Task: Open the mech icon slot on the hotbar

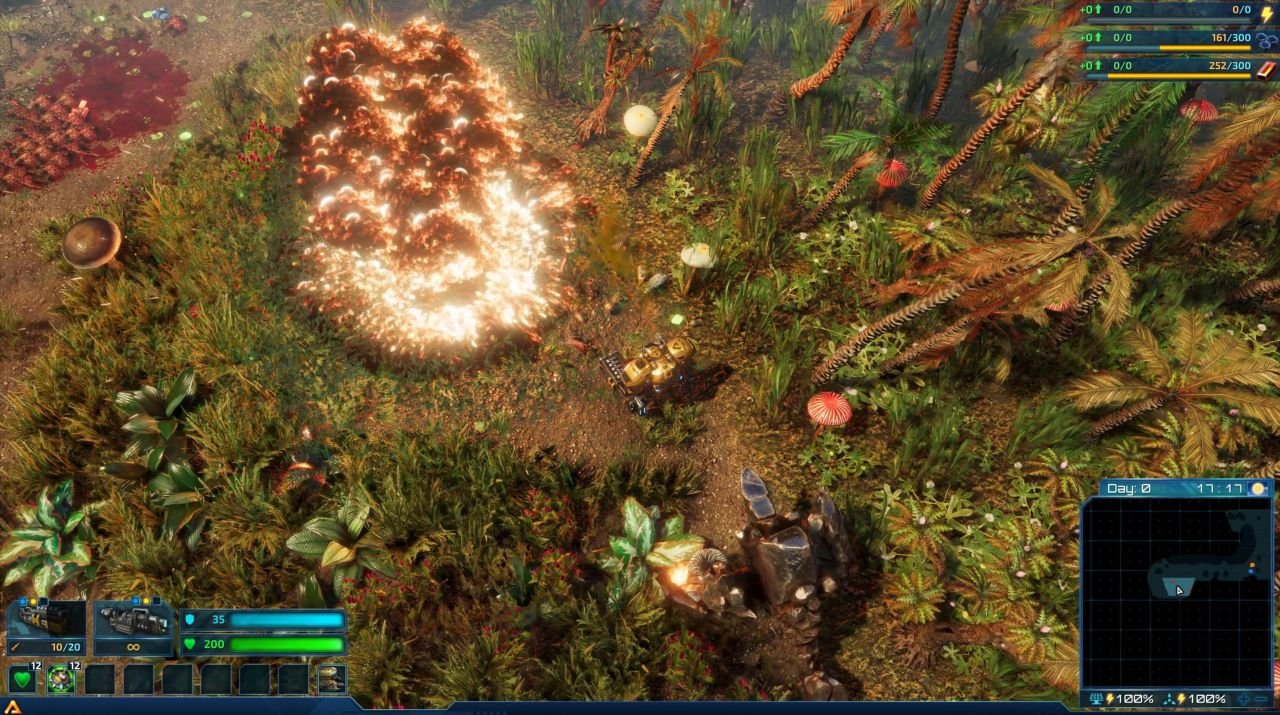Action: pos(332,680)
